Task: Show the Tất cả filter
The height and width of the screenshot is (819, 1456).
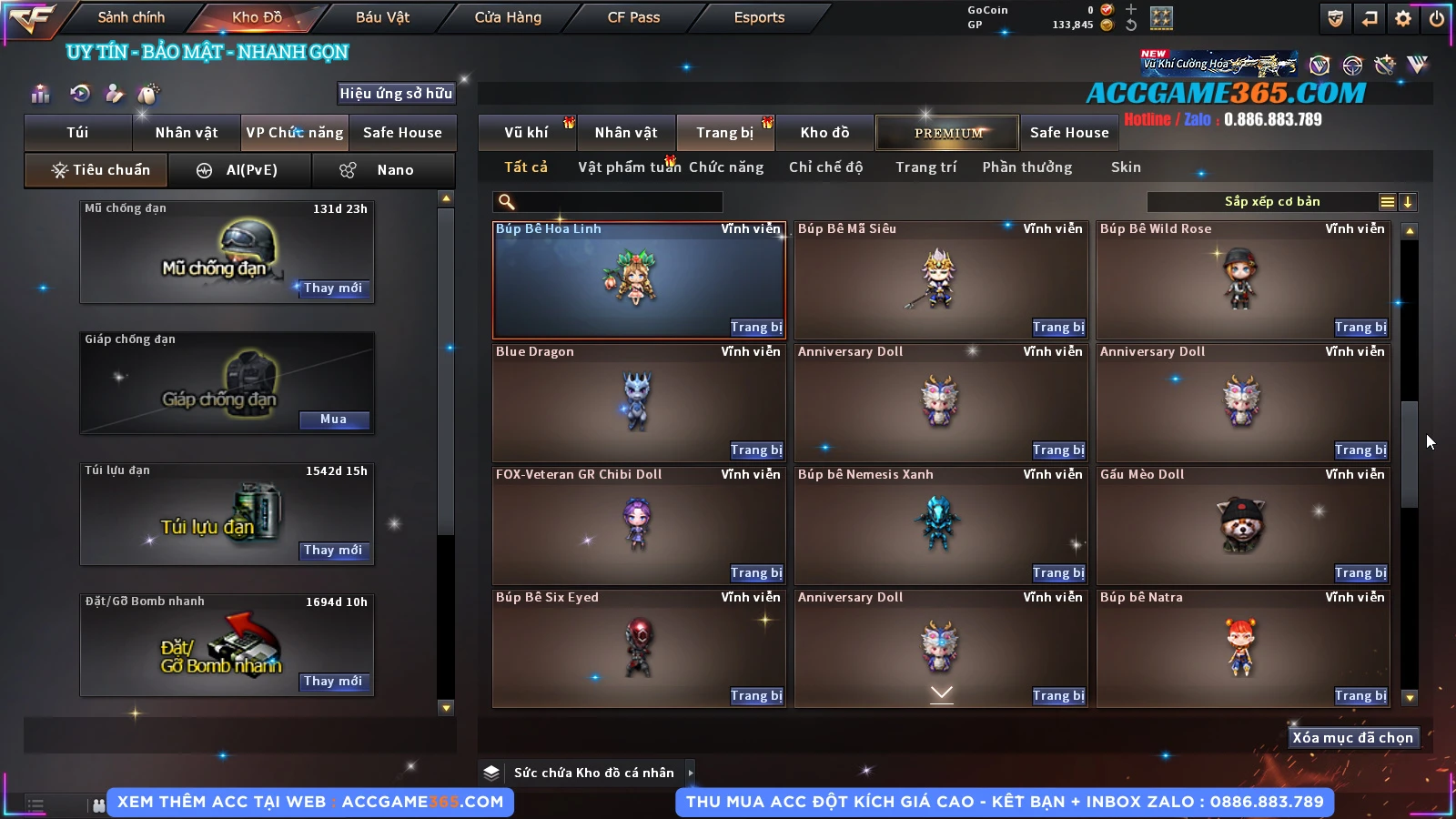Action: 526,167
